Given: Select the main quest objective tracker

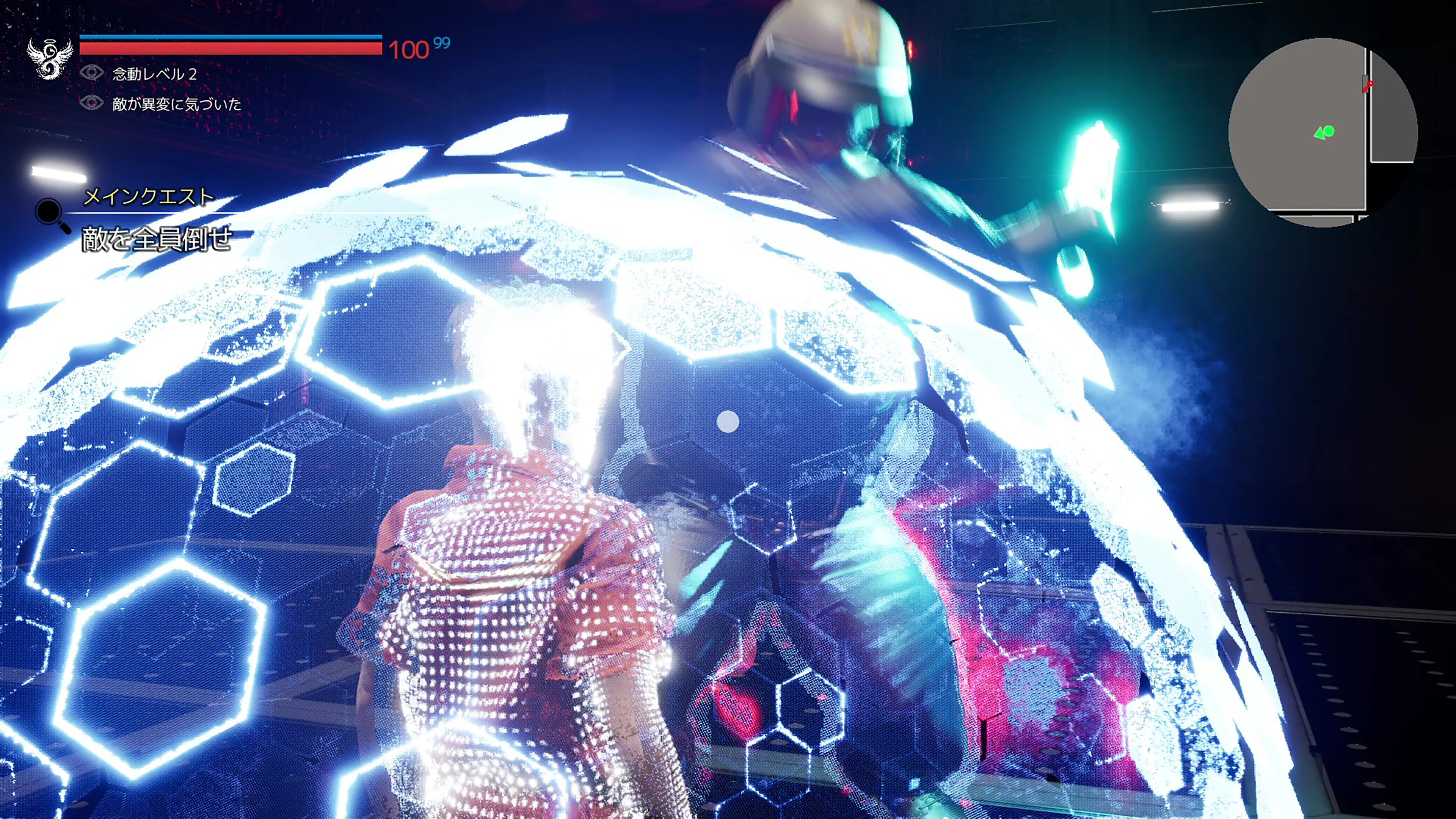Looking at the screenshot, I should pos(157,238).
